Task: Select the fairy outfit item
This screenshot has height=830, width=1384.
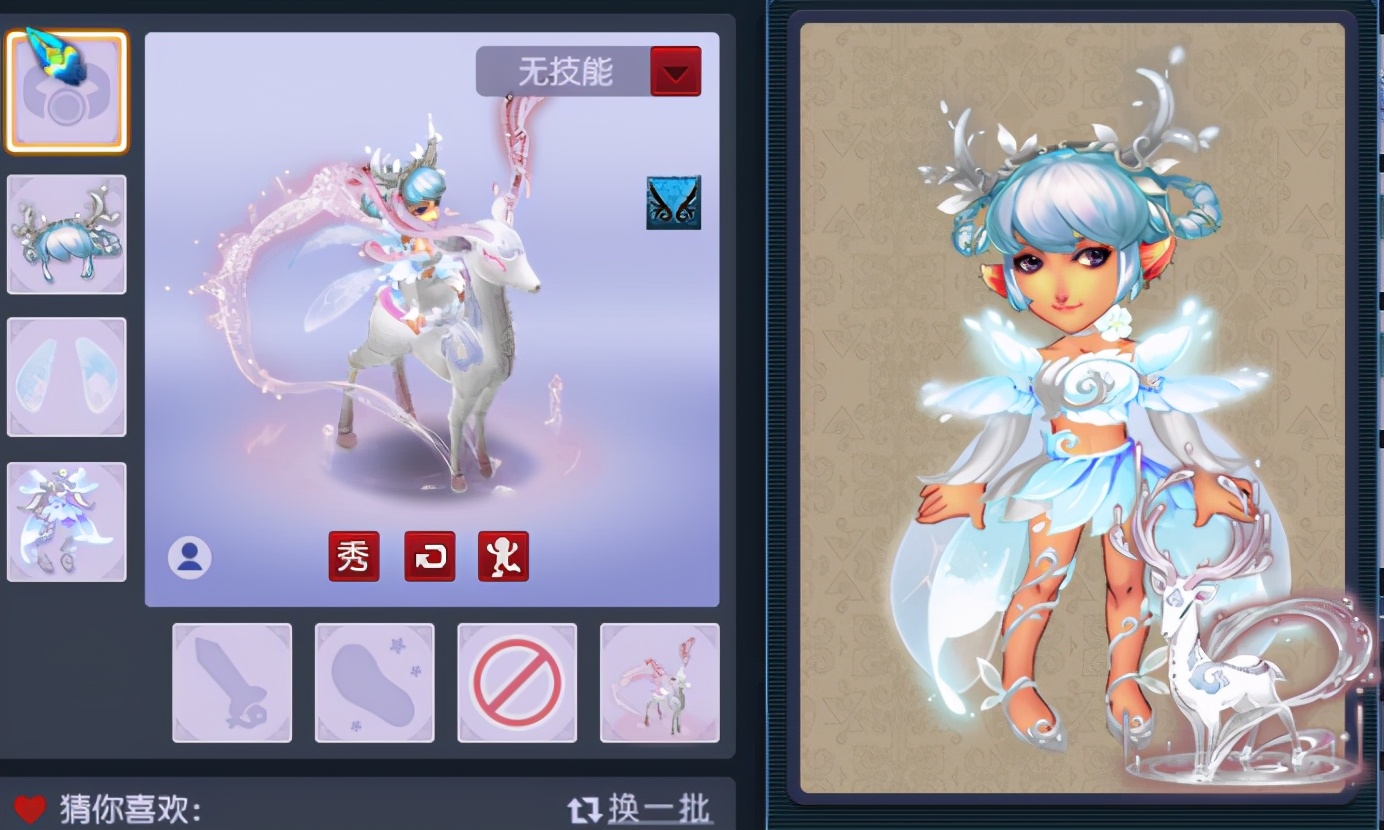Action: pyautogui.click(x=66, y=519)
